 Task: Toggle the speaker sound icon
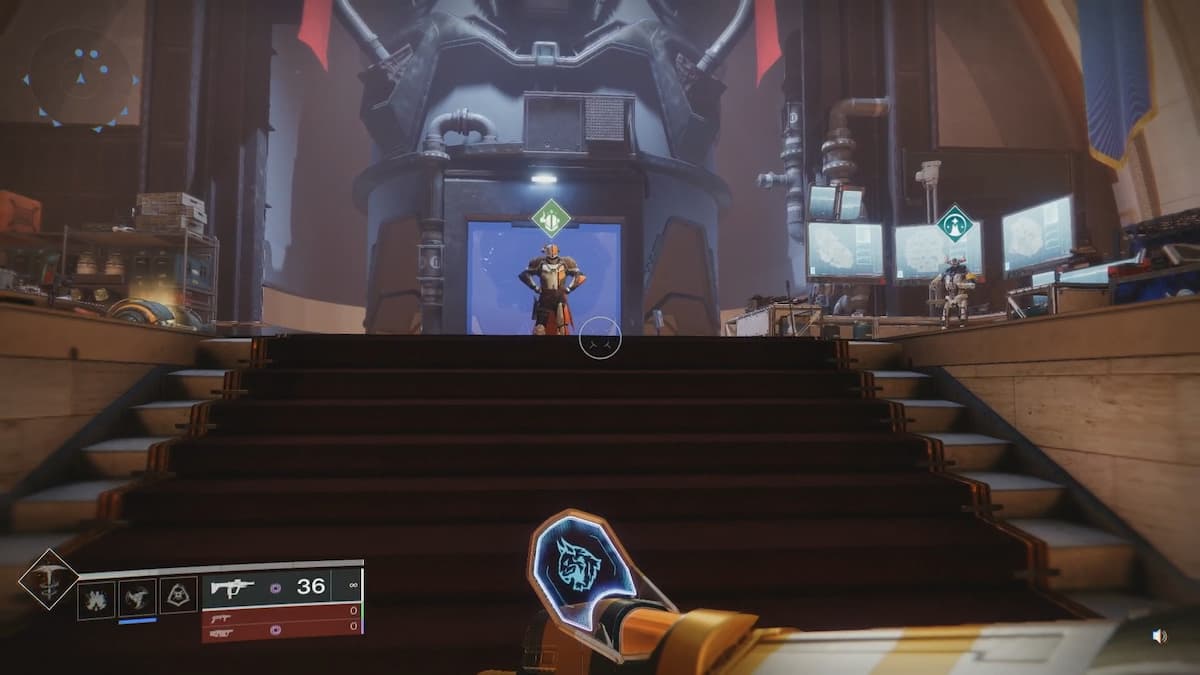point(1160,636)
